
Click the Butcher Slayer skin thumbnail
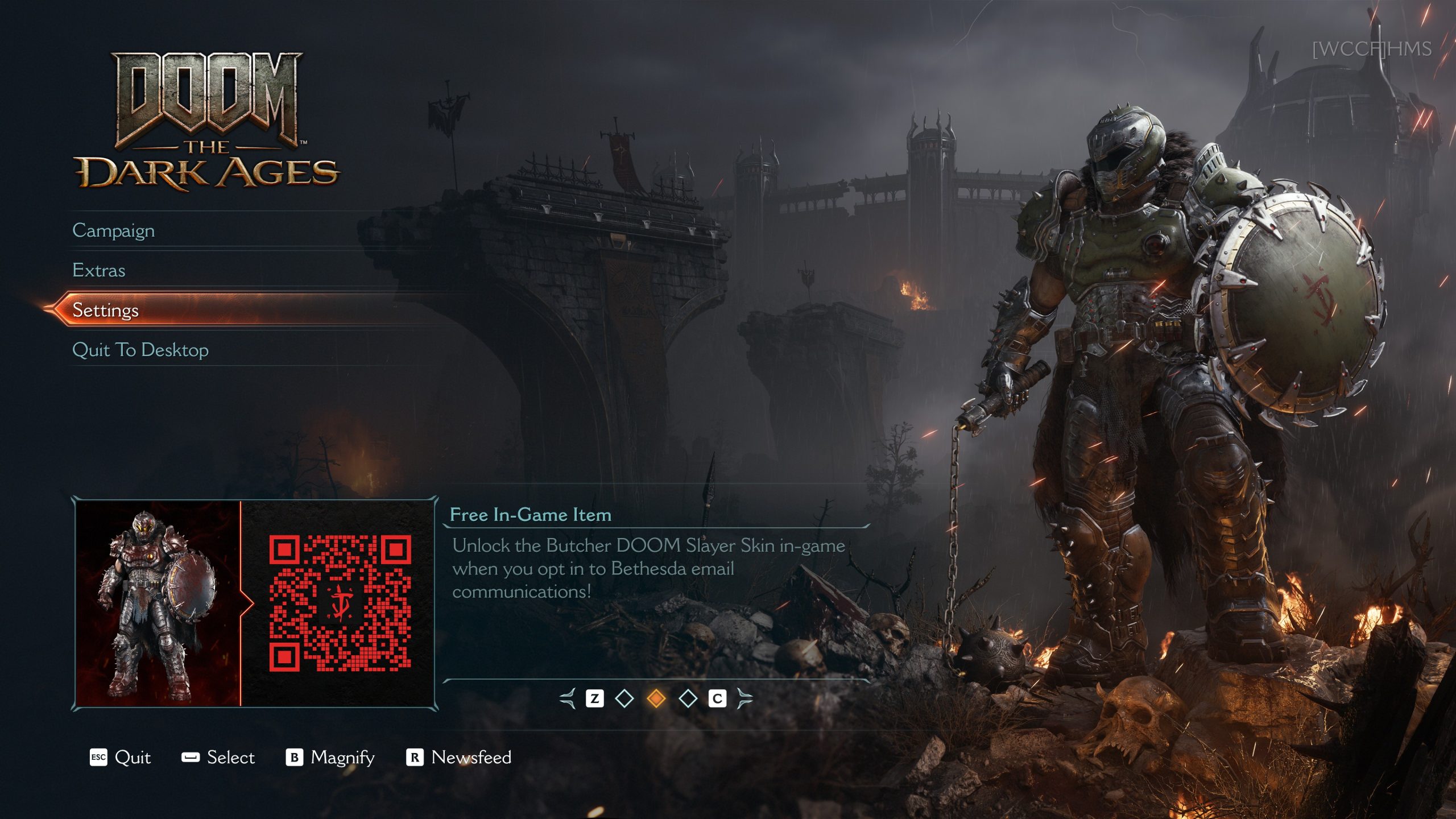[158, 604]
